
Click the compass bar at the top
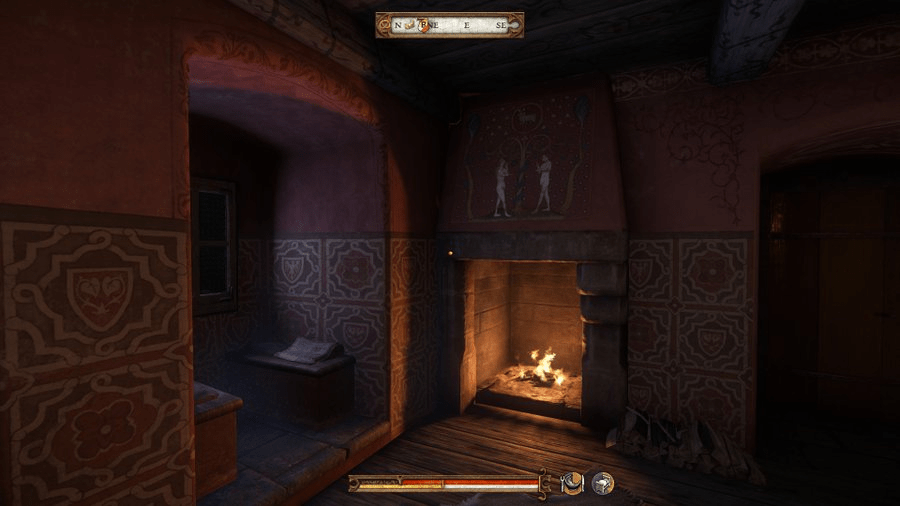point(449,25)
